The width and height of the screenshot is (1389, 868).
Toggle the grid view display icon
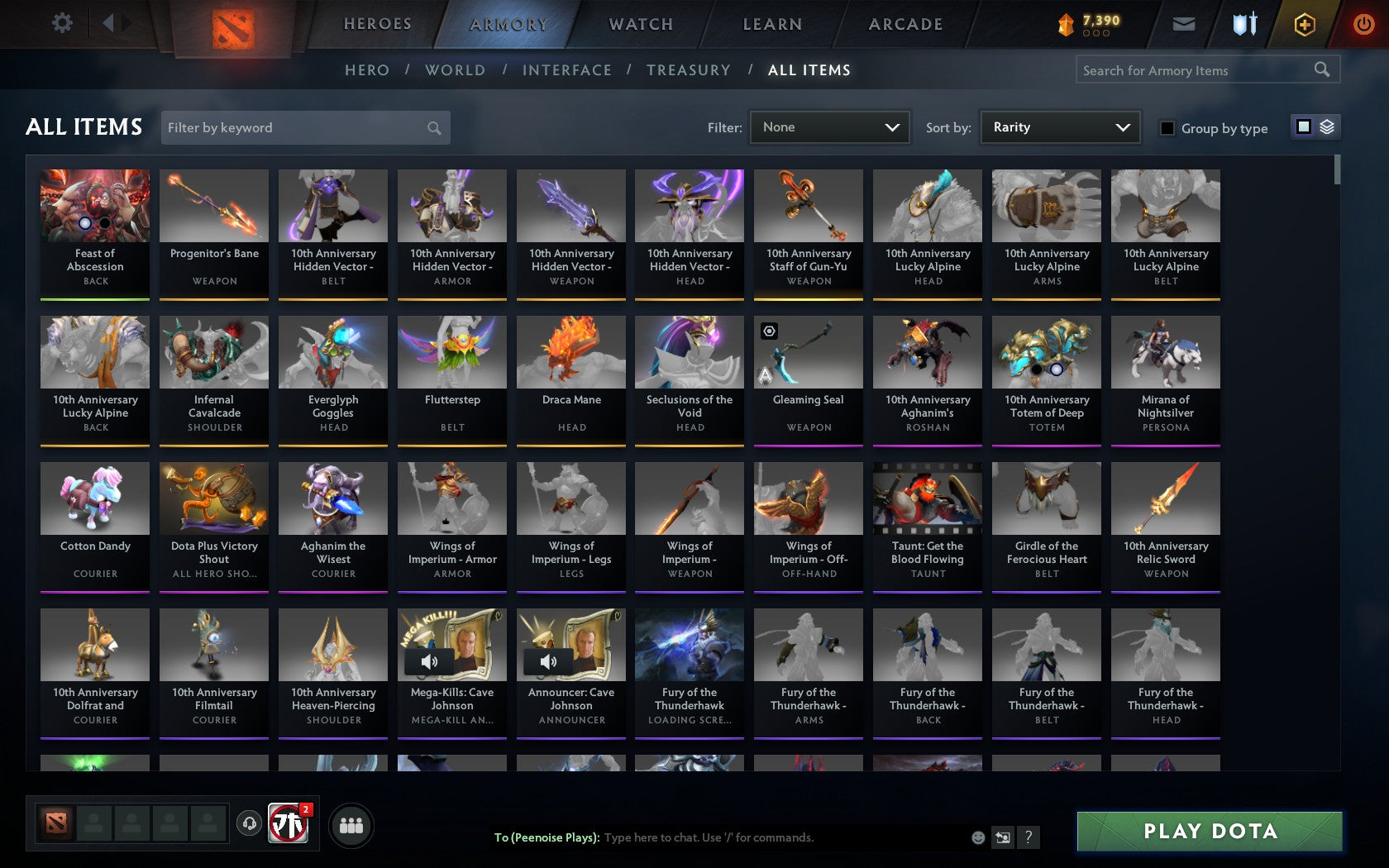click(1304, 126)
